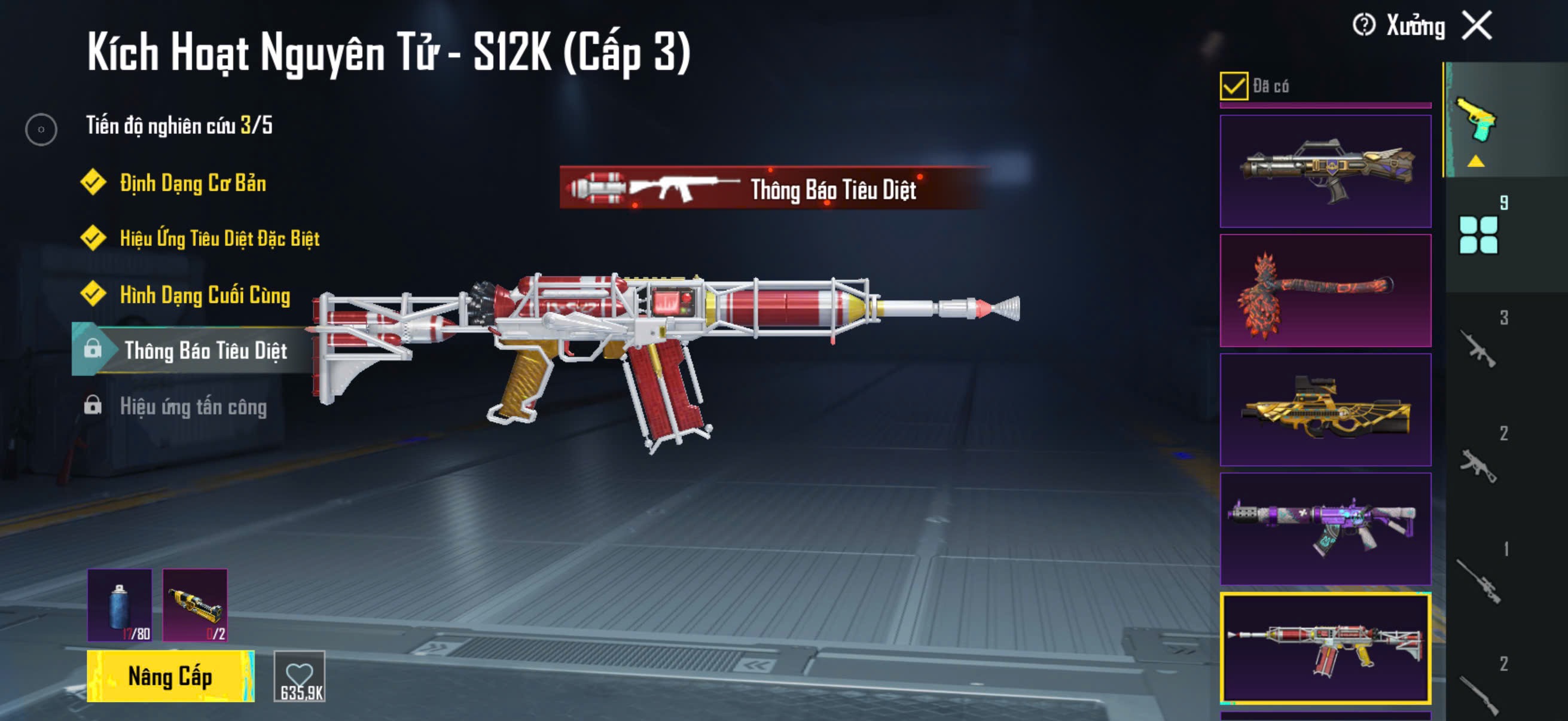This screenshot has width=1568, height=721.
Task: View the Định Dạng Cơ Bản stage
Action: click(x=193, y=182)
